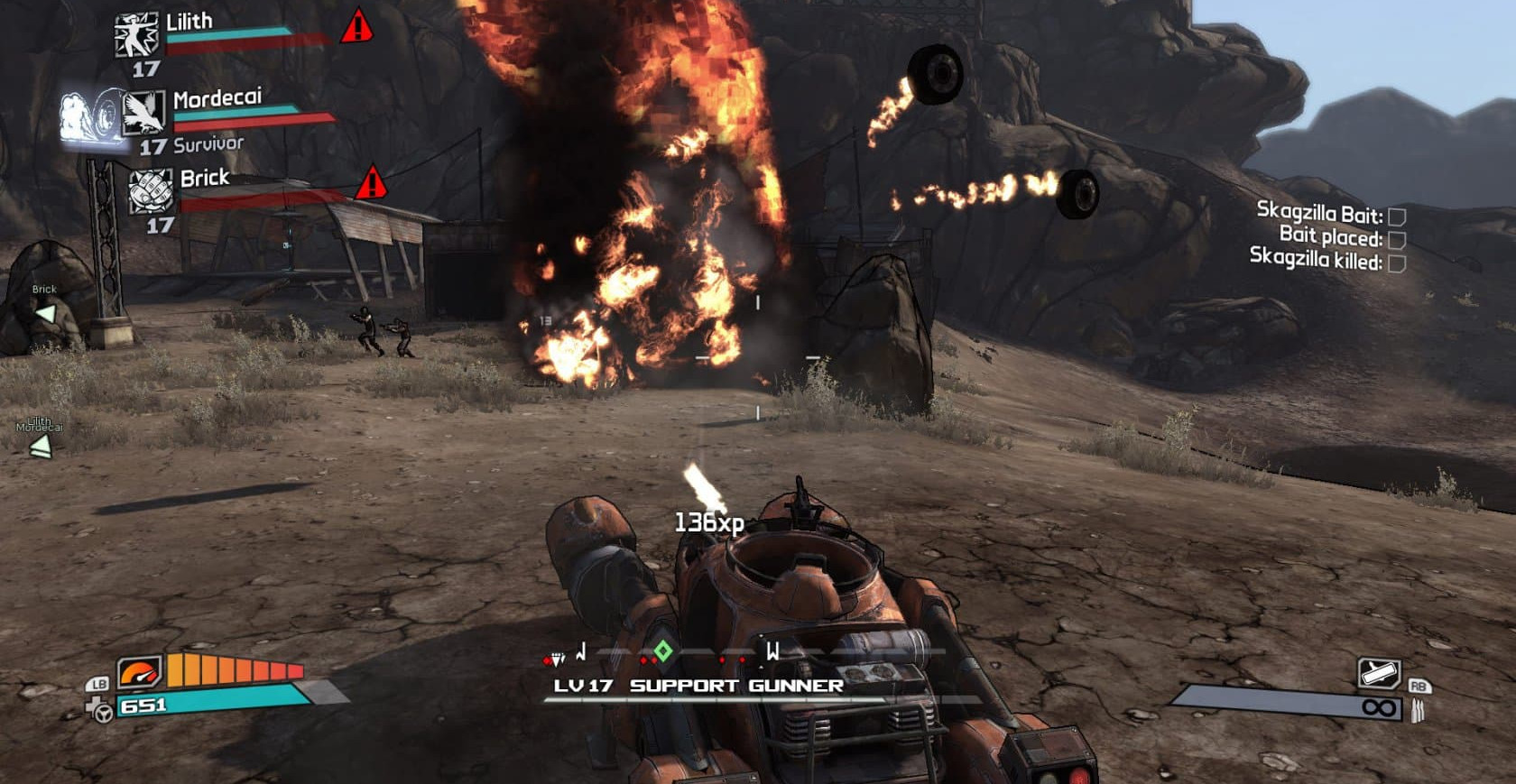Click the vehicle boost speedometer icon
This screenshot has width=1516, height=784.
pyautogui.click(x=139, y=672)
